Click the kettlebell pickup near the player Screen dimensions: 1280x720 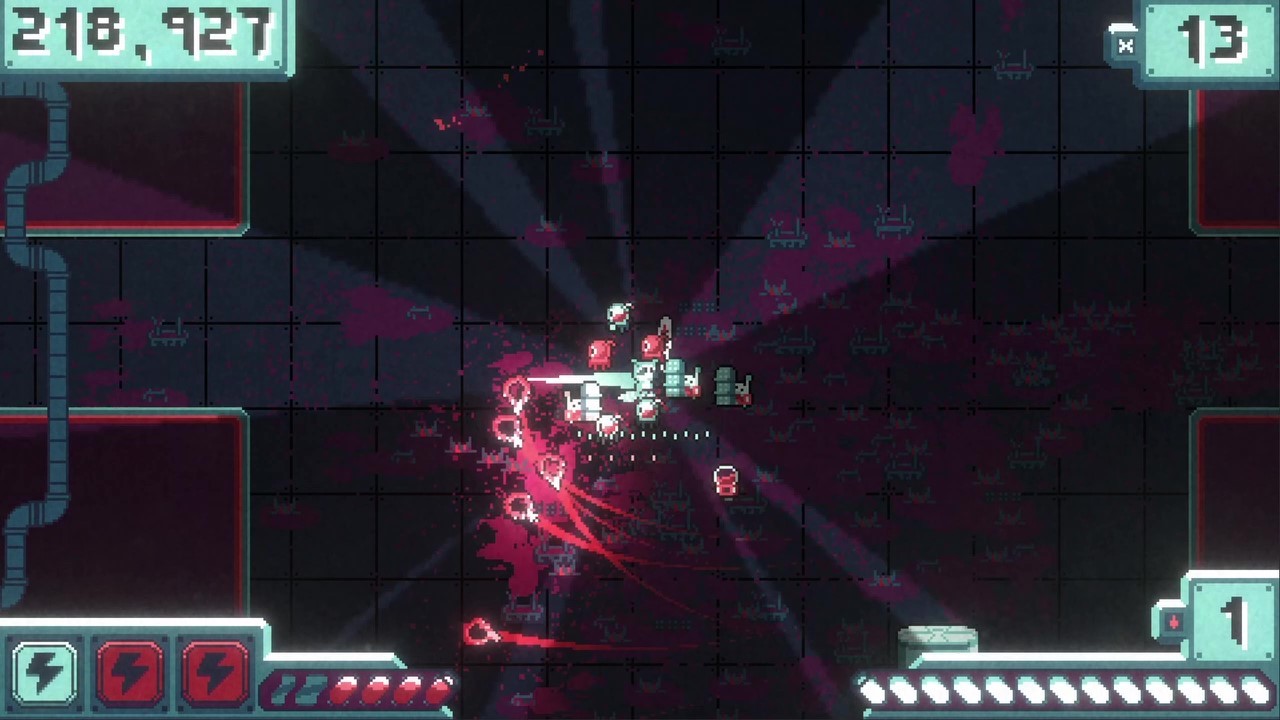click(x=725, y=481)
